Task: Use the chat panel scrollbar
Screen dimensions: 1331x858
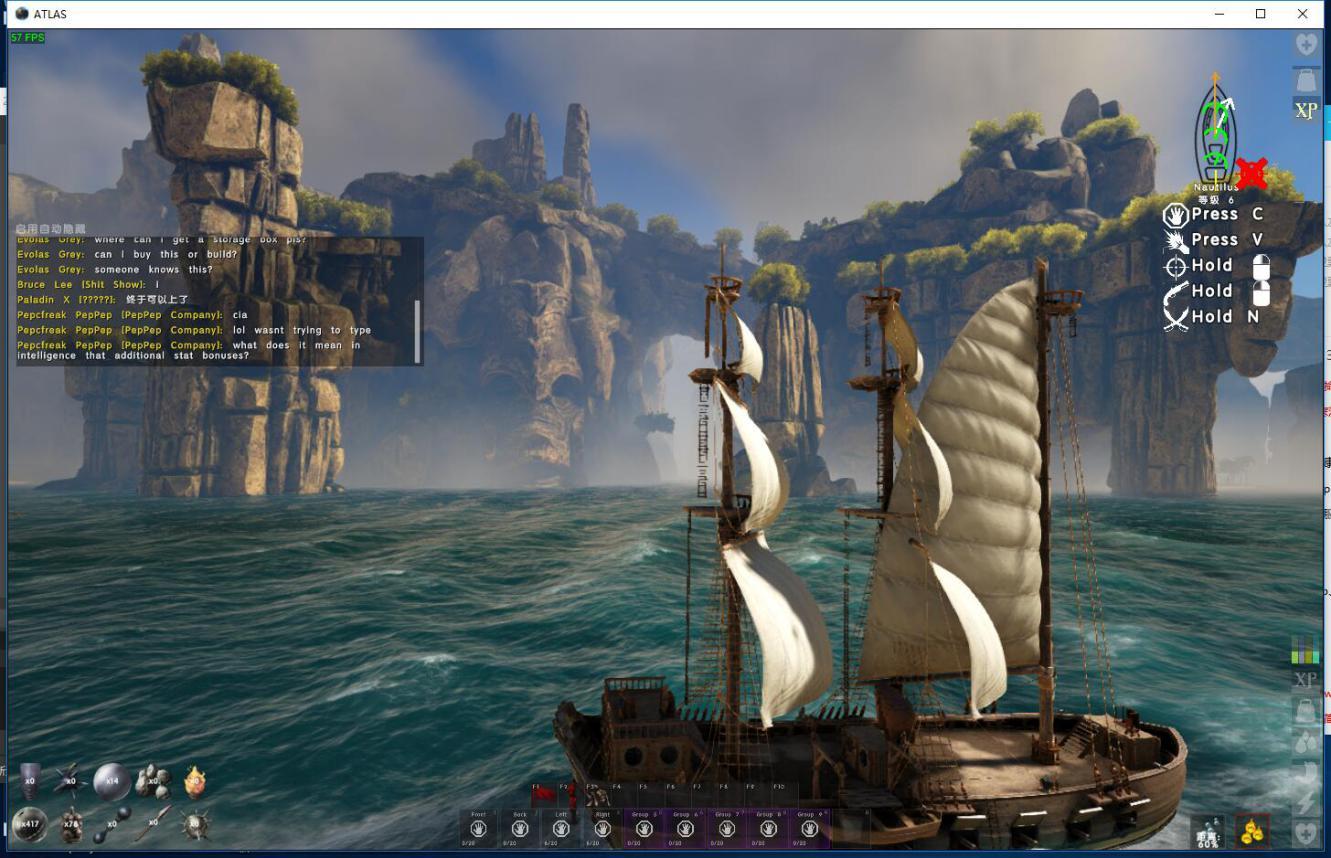Action: pyautogui.click(x=417, y=330)
